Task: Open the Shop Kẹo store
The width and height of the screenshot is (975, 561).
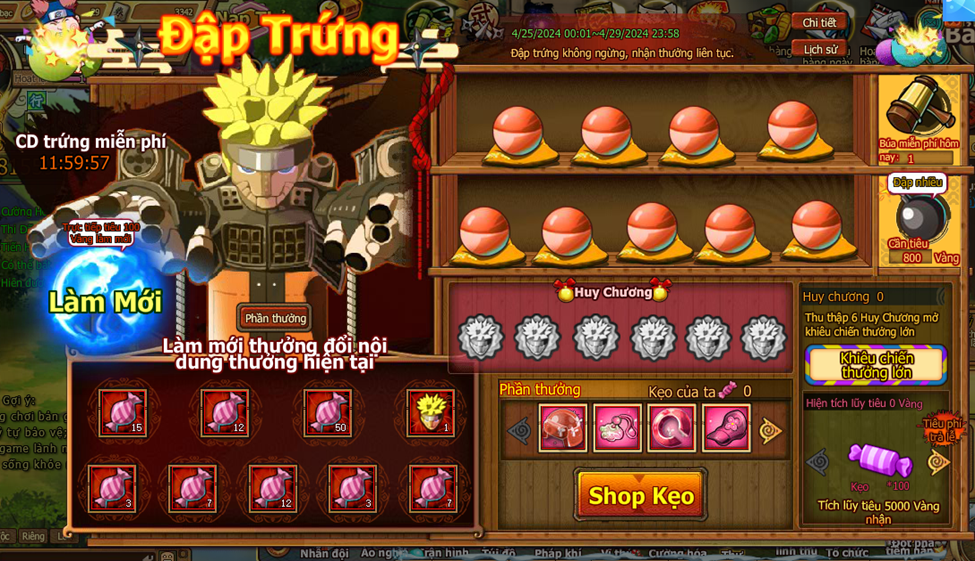Action: tap(640, 495)
